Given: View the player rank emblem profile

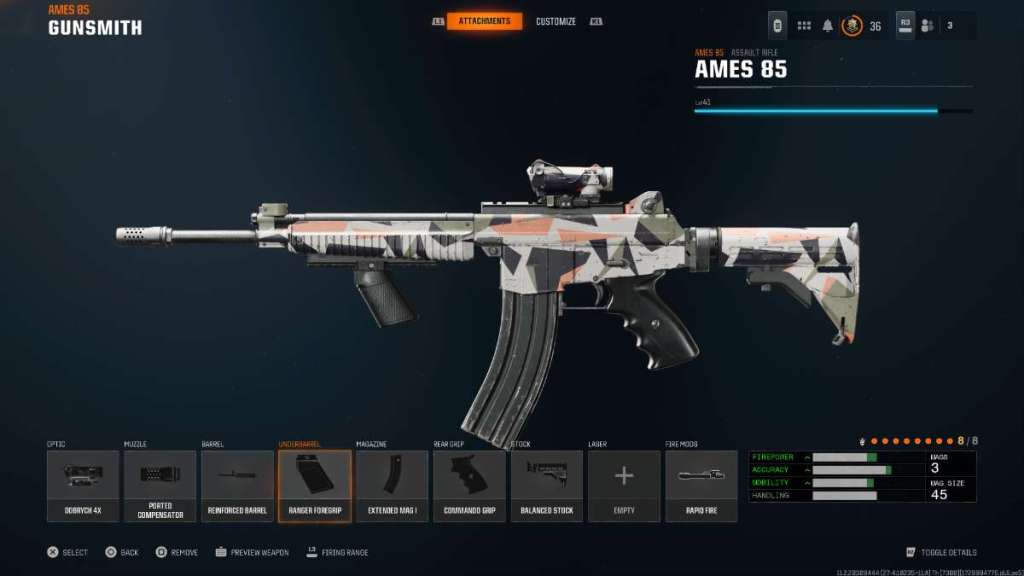Looking at the screenshot, I should pyautogui.click(x=853, y=25).
